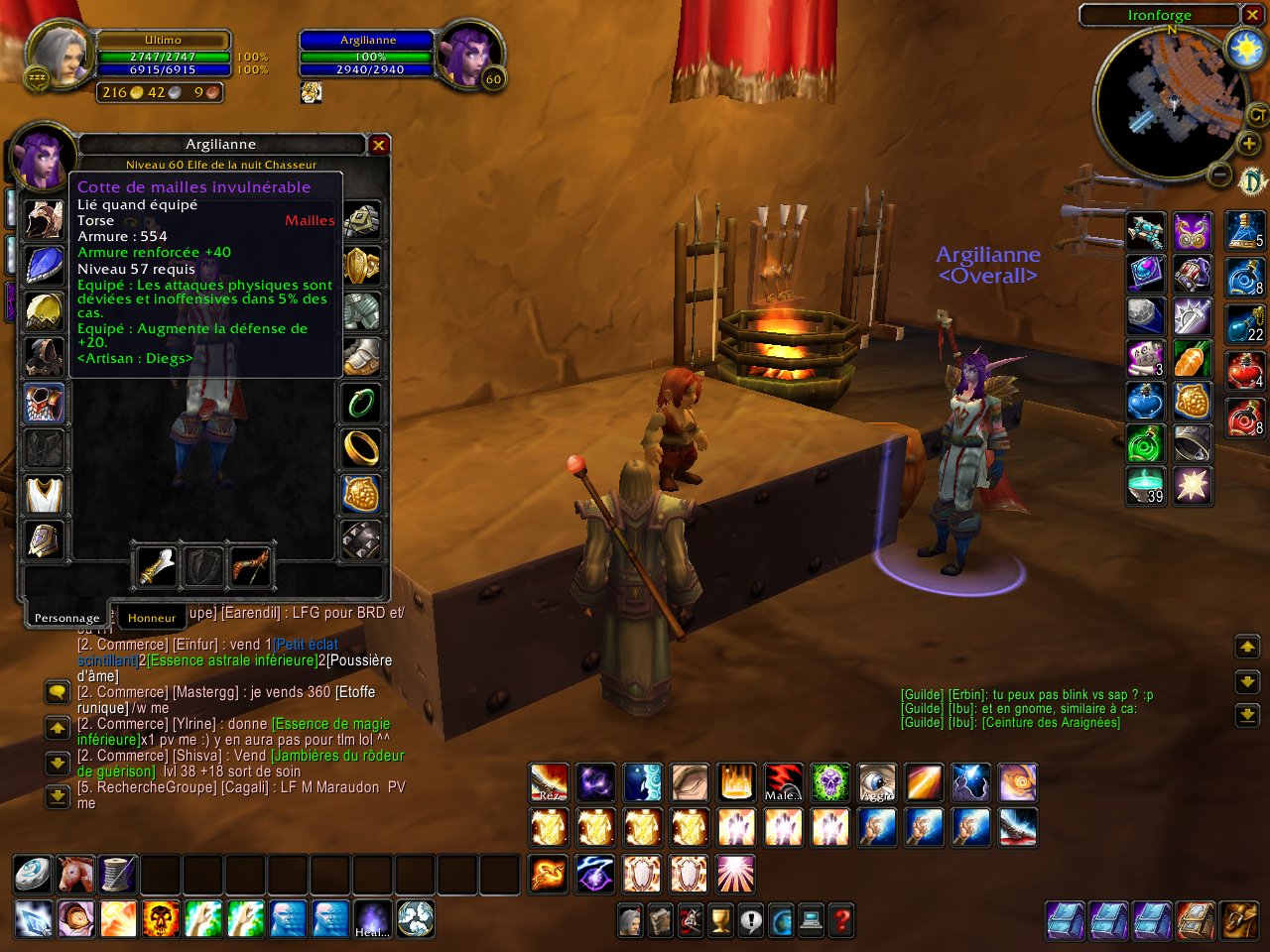Use the blue potion with count 22

1245,323
